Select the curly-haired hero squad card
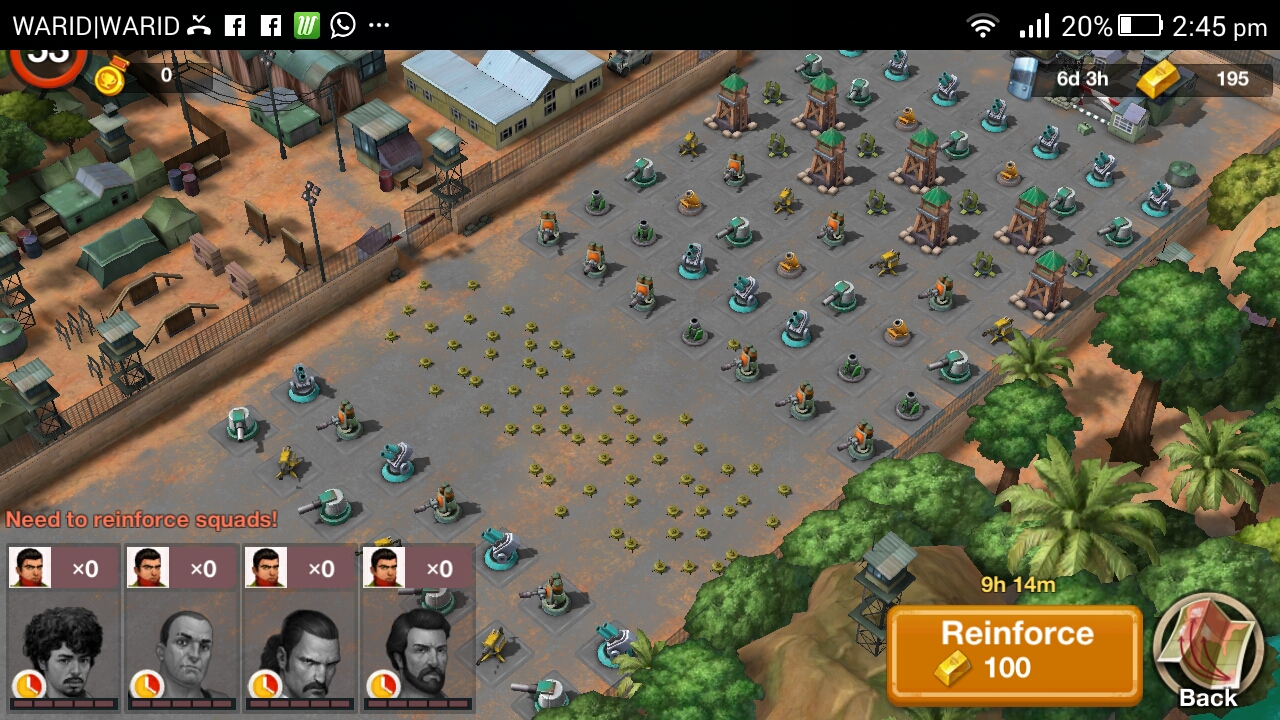The image size is (1280, 720). 63,628
